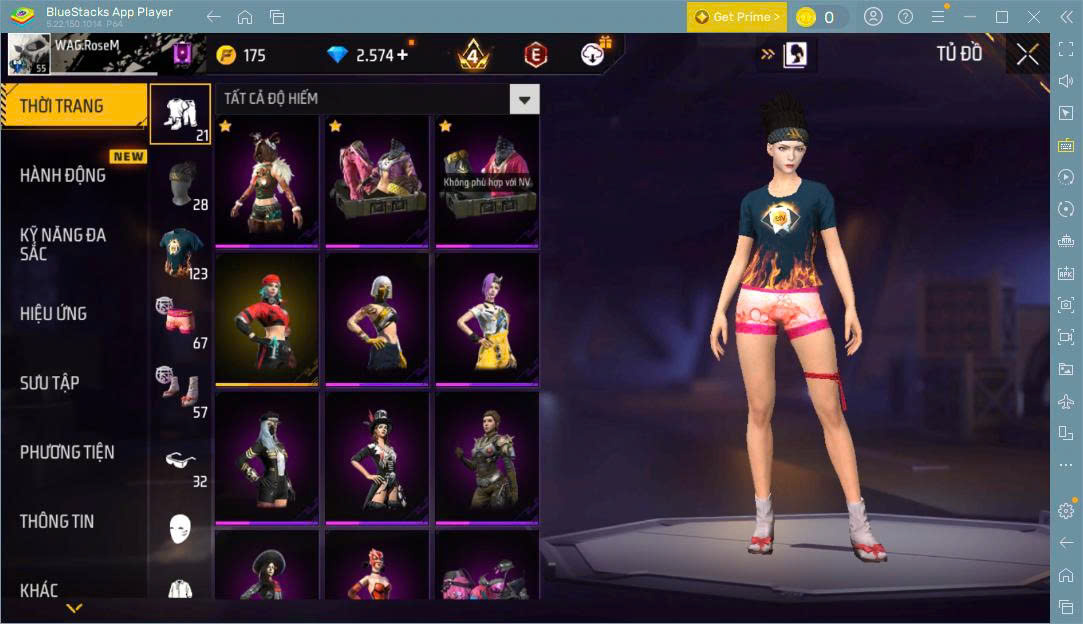Select the flame t-shirt tops subcategory
This screenshot has width=1083, height=624.
181,250
